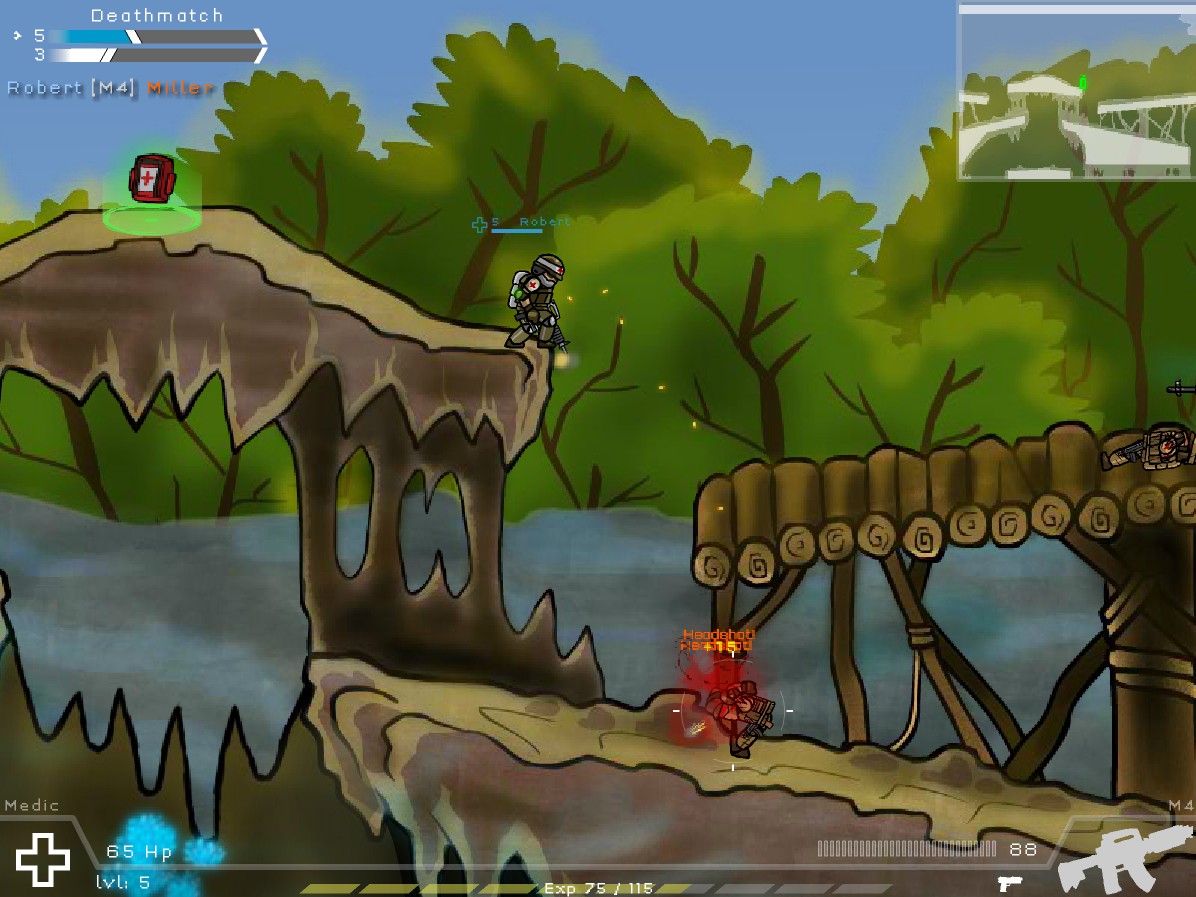Choose the M4 rifle weapon icon
Viewport: 1196px width, 897px height.
[1125, 860]
